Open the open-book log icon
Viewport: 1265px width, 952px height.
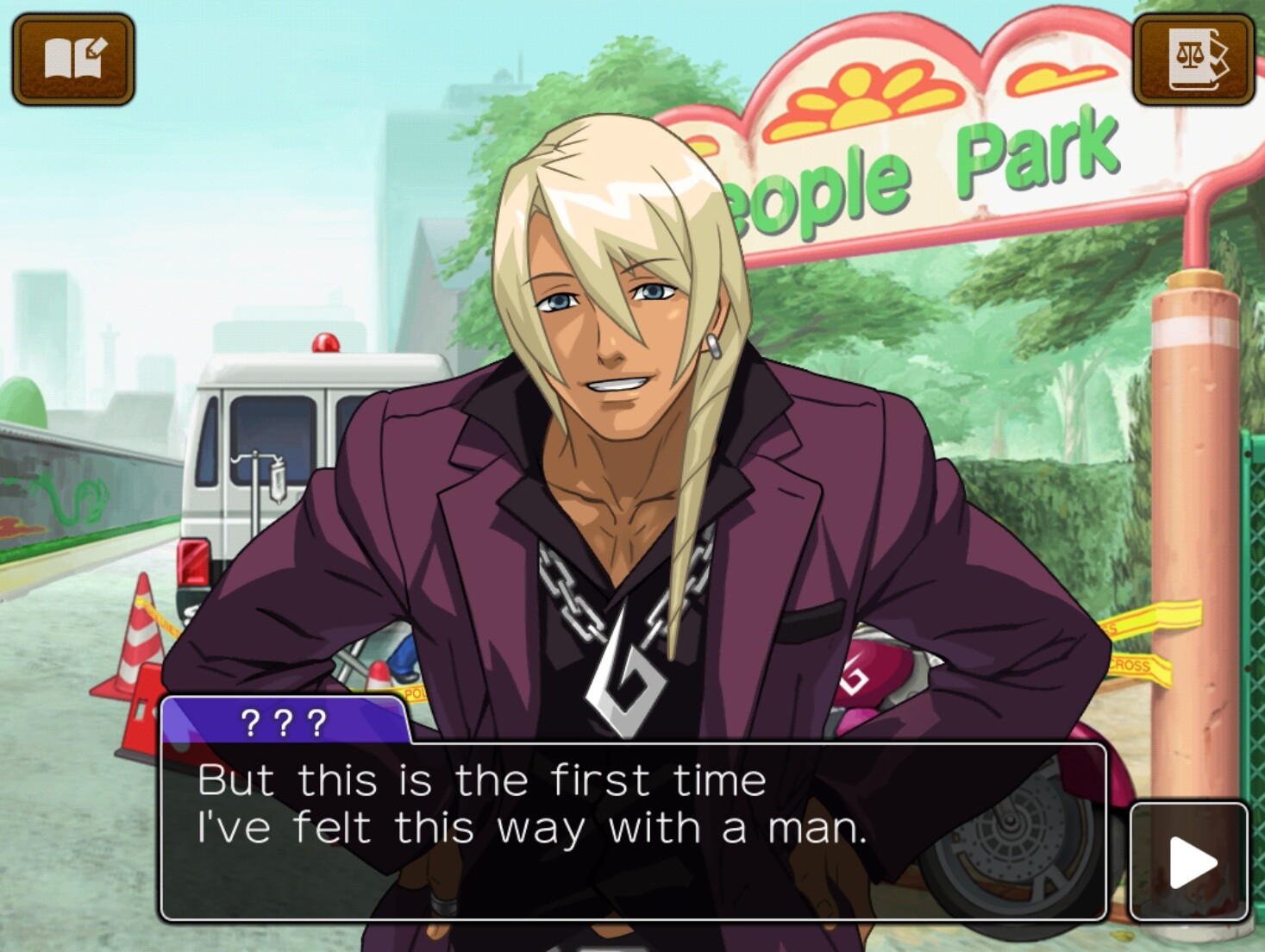coord(73,60)
